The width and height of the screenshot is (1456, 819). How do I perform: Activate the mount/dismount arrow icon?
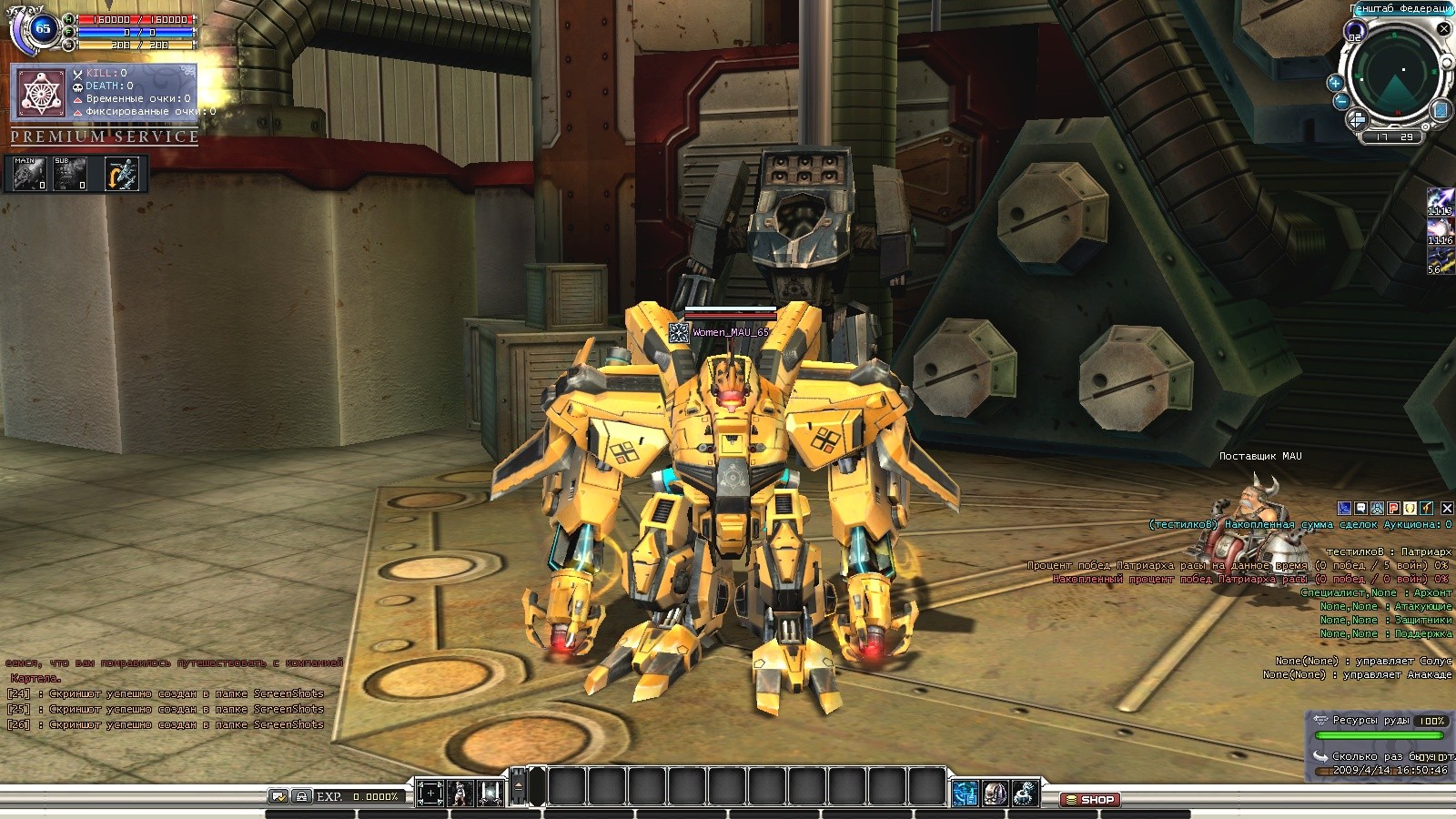click(122, 174)
